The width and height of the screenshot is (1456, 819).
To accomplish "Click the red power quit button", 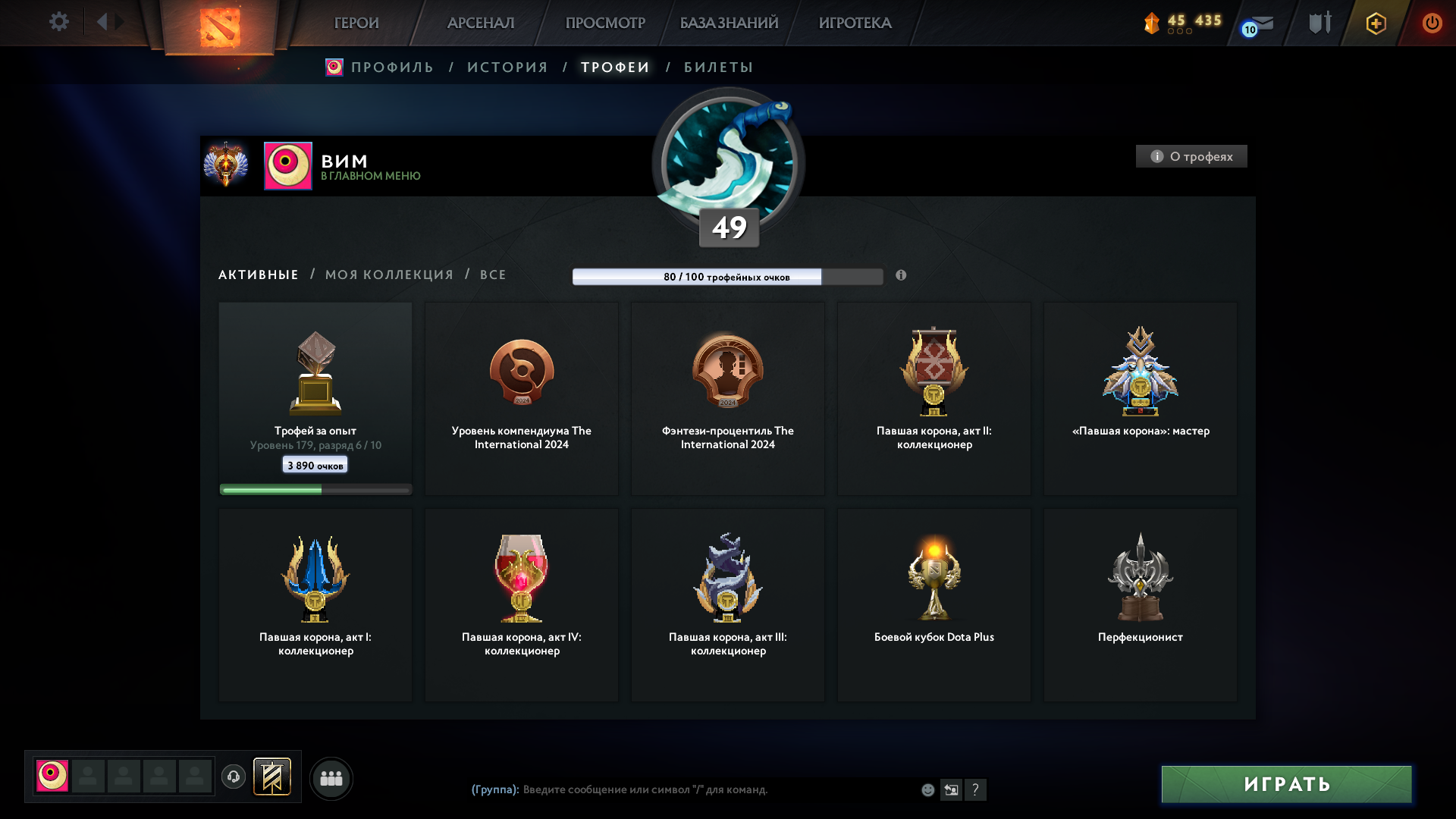I will (x=1432, y=23).
